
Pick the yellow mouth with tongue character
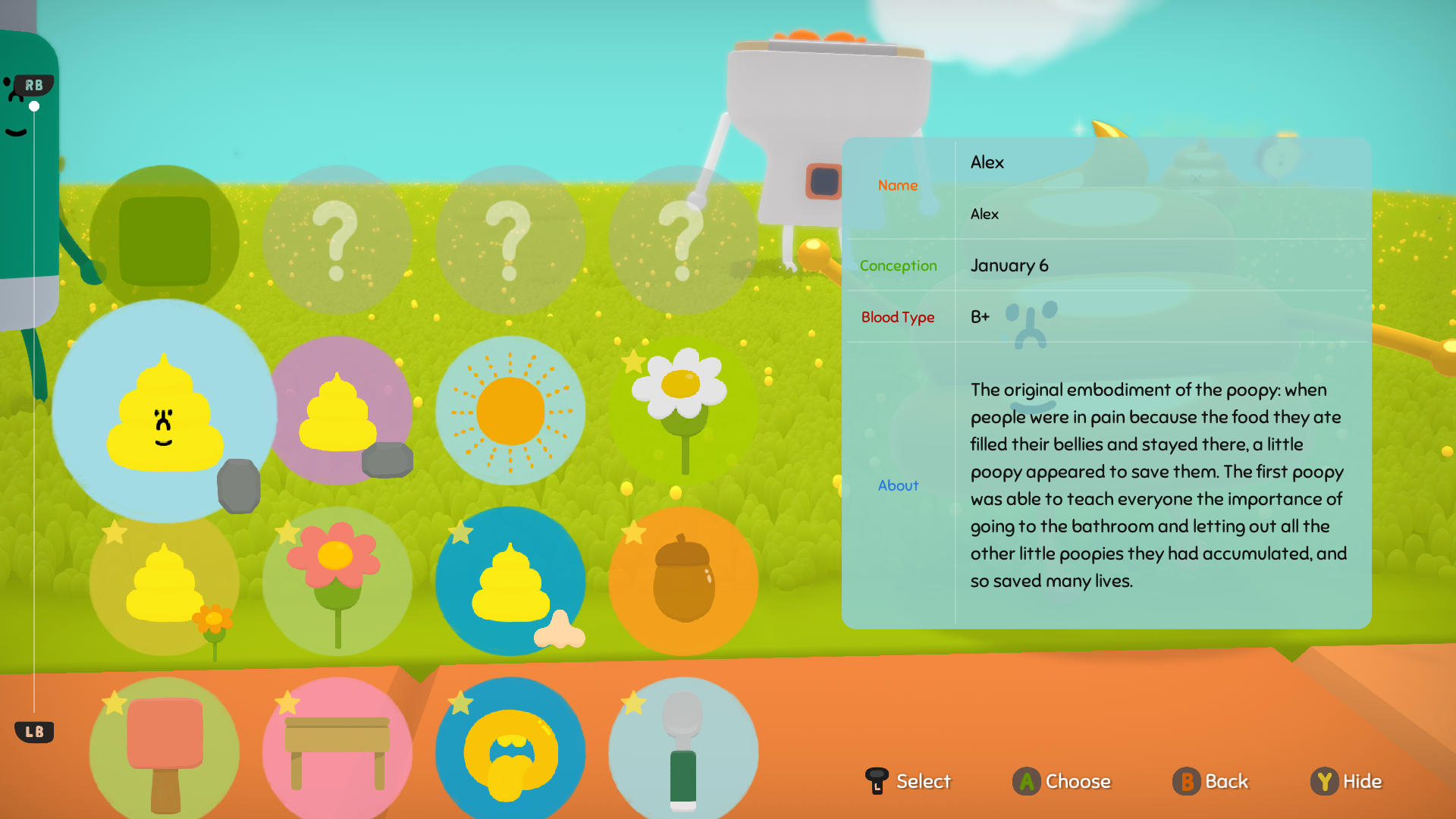click(x=510, y=751)
